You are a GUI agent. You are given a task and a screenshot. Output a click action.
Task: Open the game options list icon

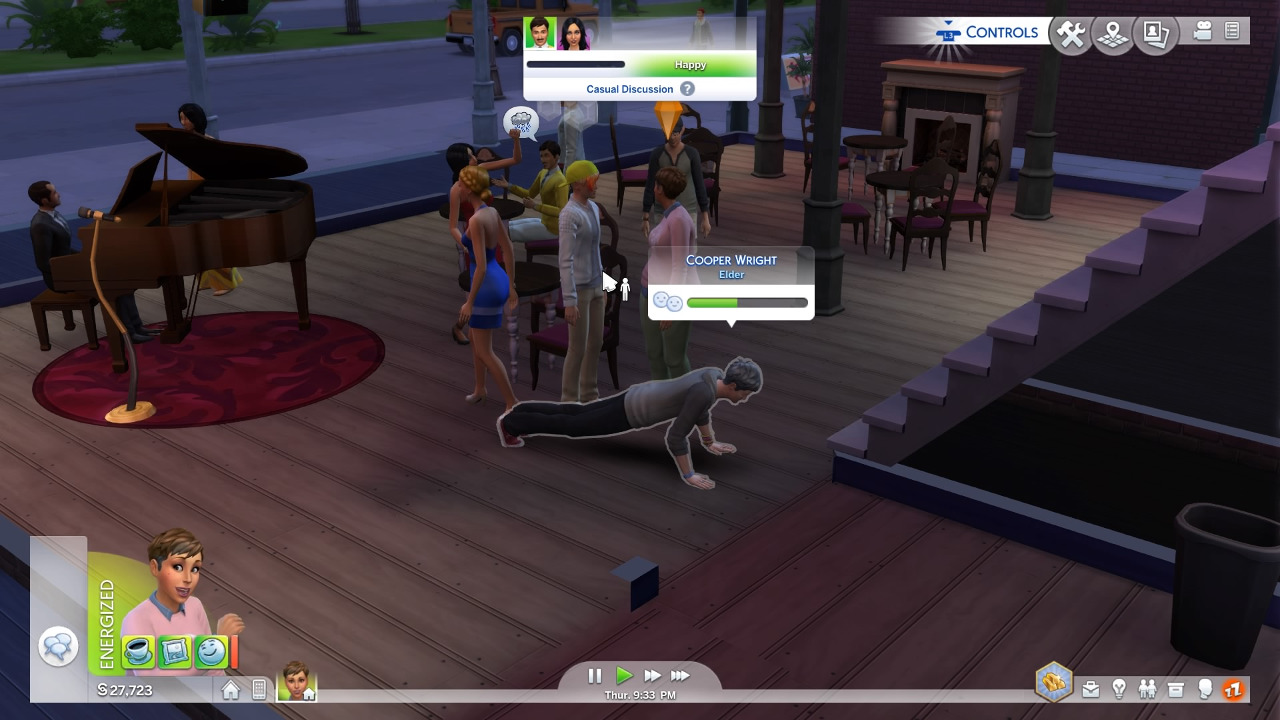[1232, 32]
